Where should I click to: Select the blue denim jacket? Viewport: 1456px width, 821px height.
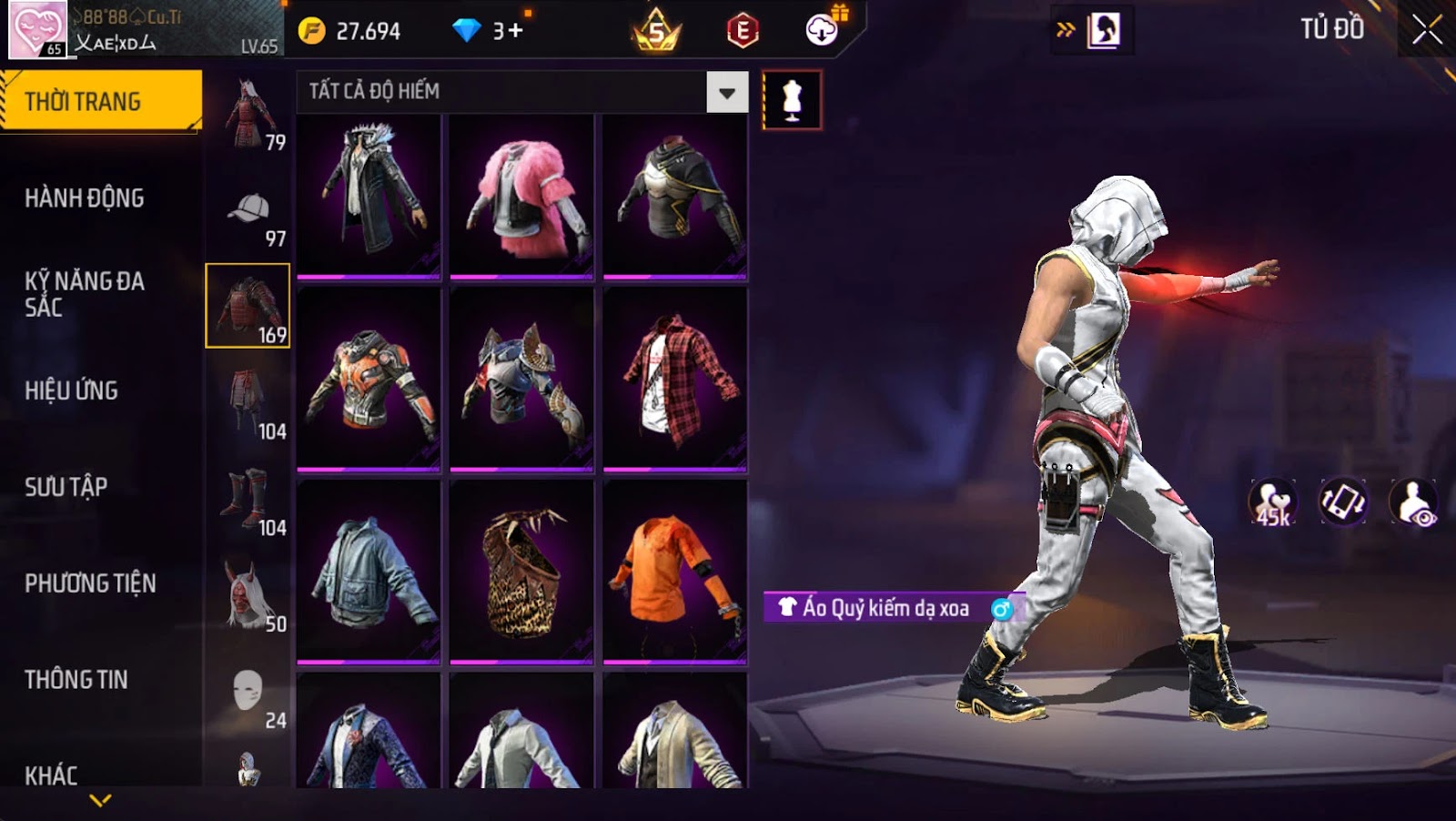coord(369,572)
